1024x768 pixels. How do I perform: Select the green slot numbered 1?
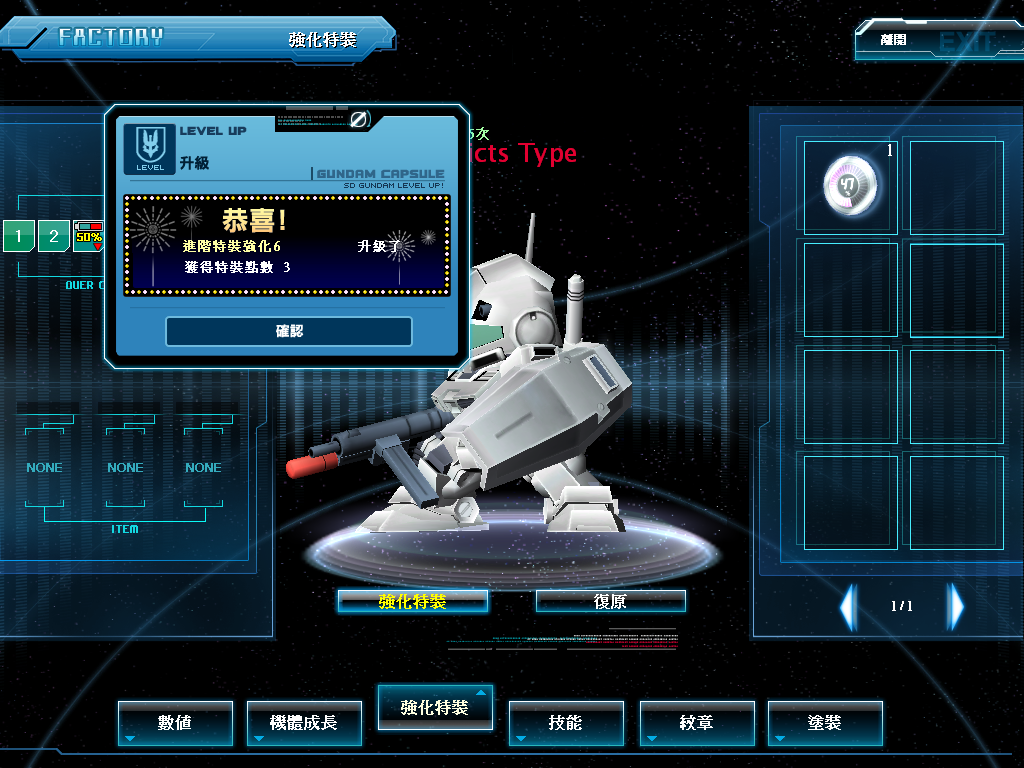pos(18,237)
